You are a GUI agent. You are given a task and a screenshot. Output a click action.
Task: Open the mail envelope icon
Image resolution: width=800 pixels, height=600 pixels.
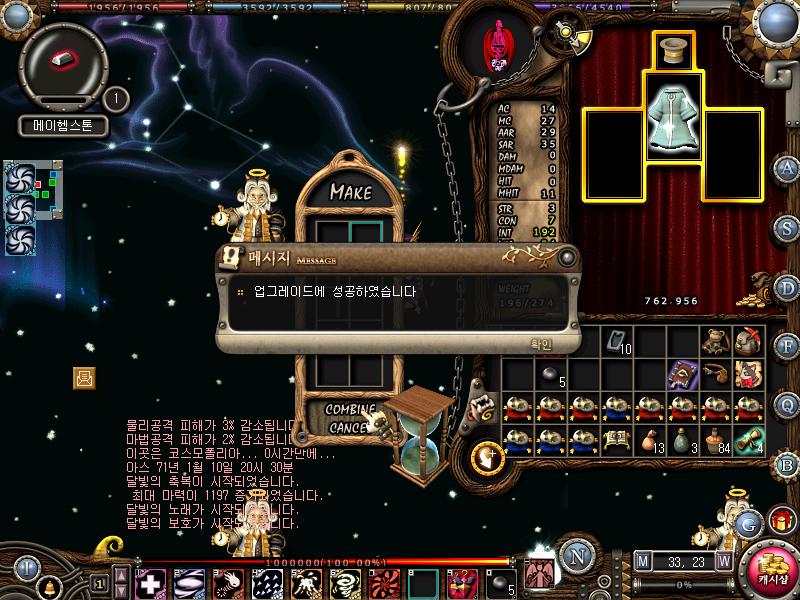coord(84,377)
